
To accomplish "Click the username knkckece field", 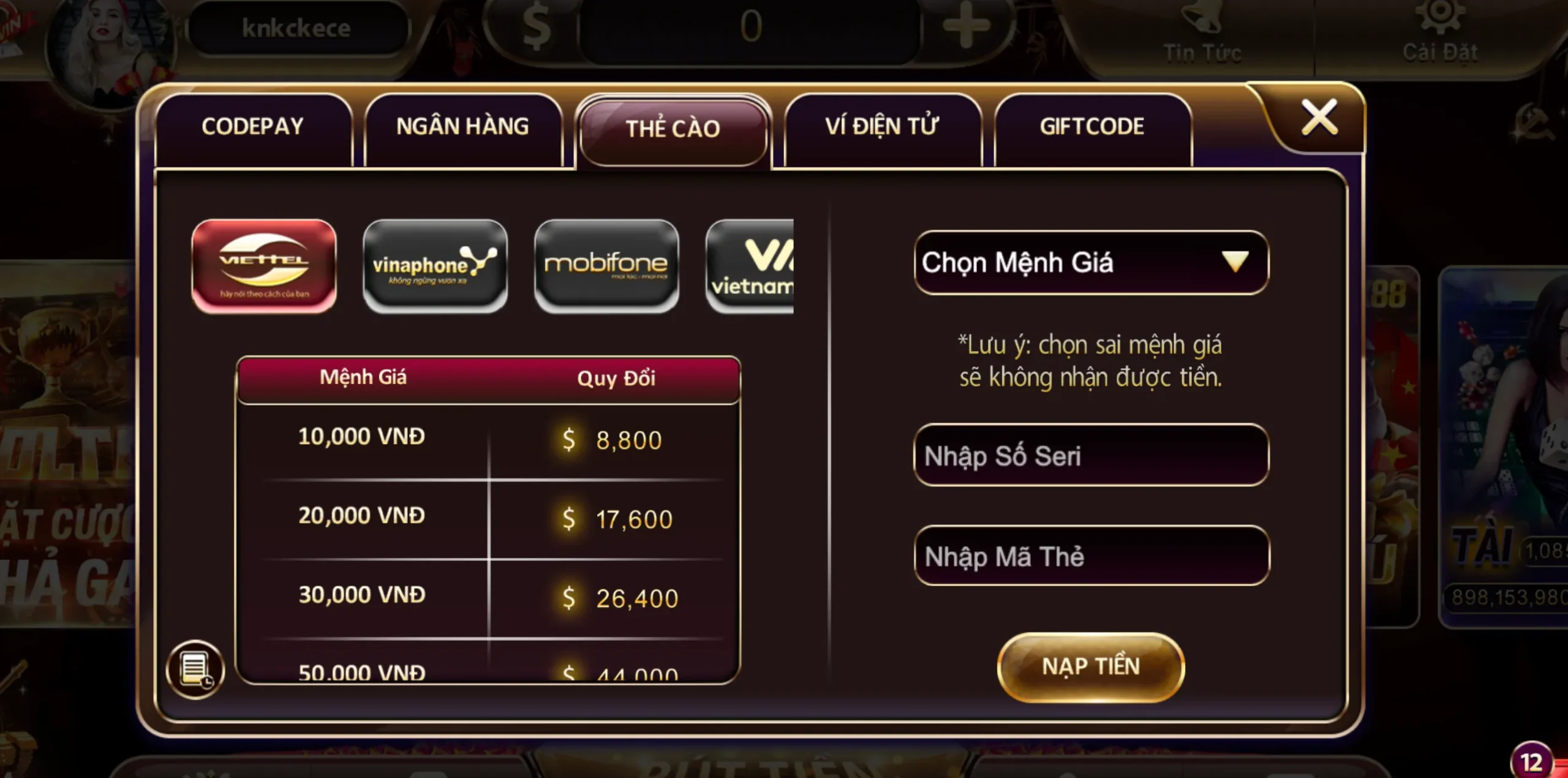I will (x=298, y=28).
